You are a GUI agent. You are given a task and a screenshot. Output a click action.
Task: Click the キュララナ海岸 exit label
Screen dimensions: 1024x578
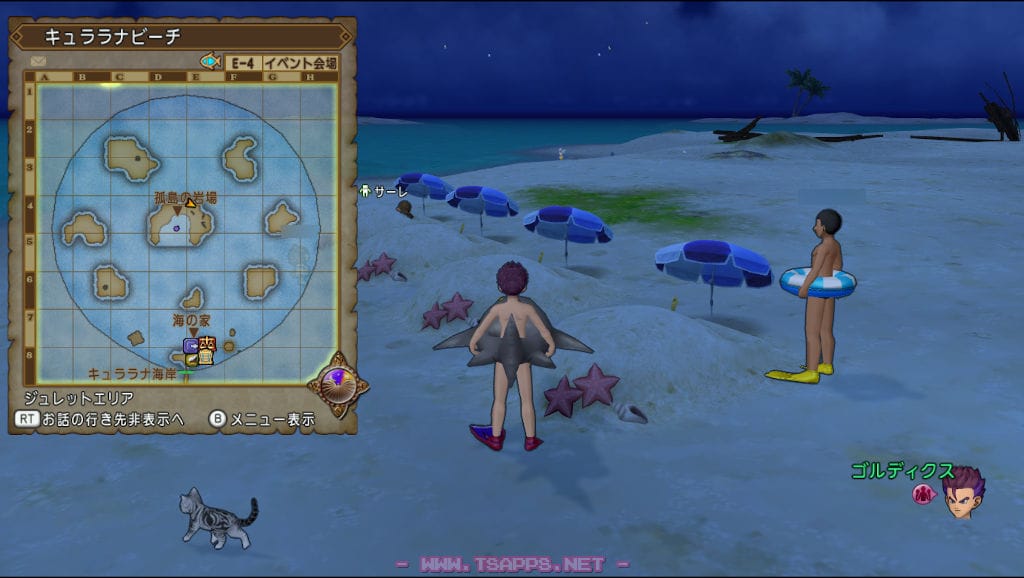point(129,374)
